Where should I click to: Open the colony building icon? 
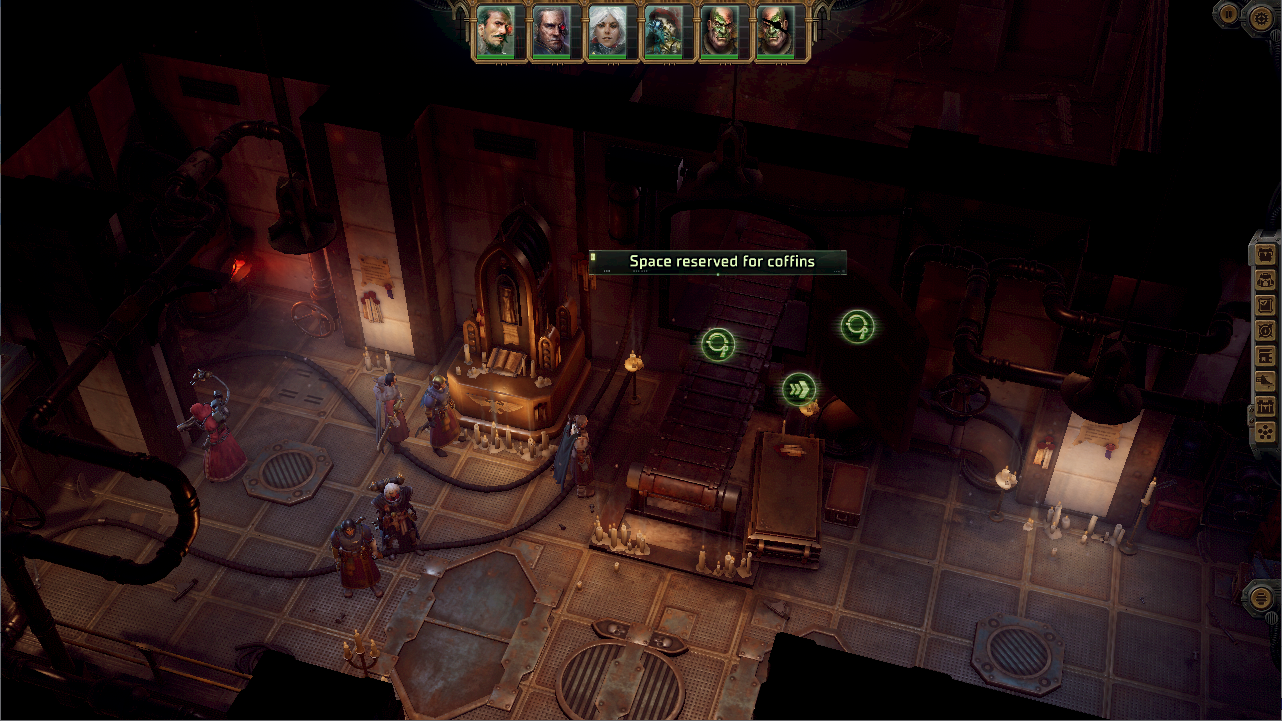pyautogui.click(x=1265, y=356)
